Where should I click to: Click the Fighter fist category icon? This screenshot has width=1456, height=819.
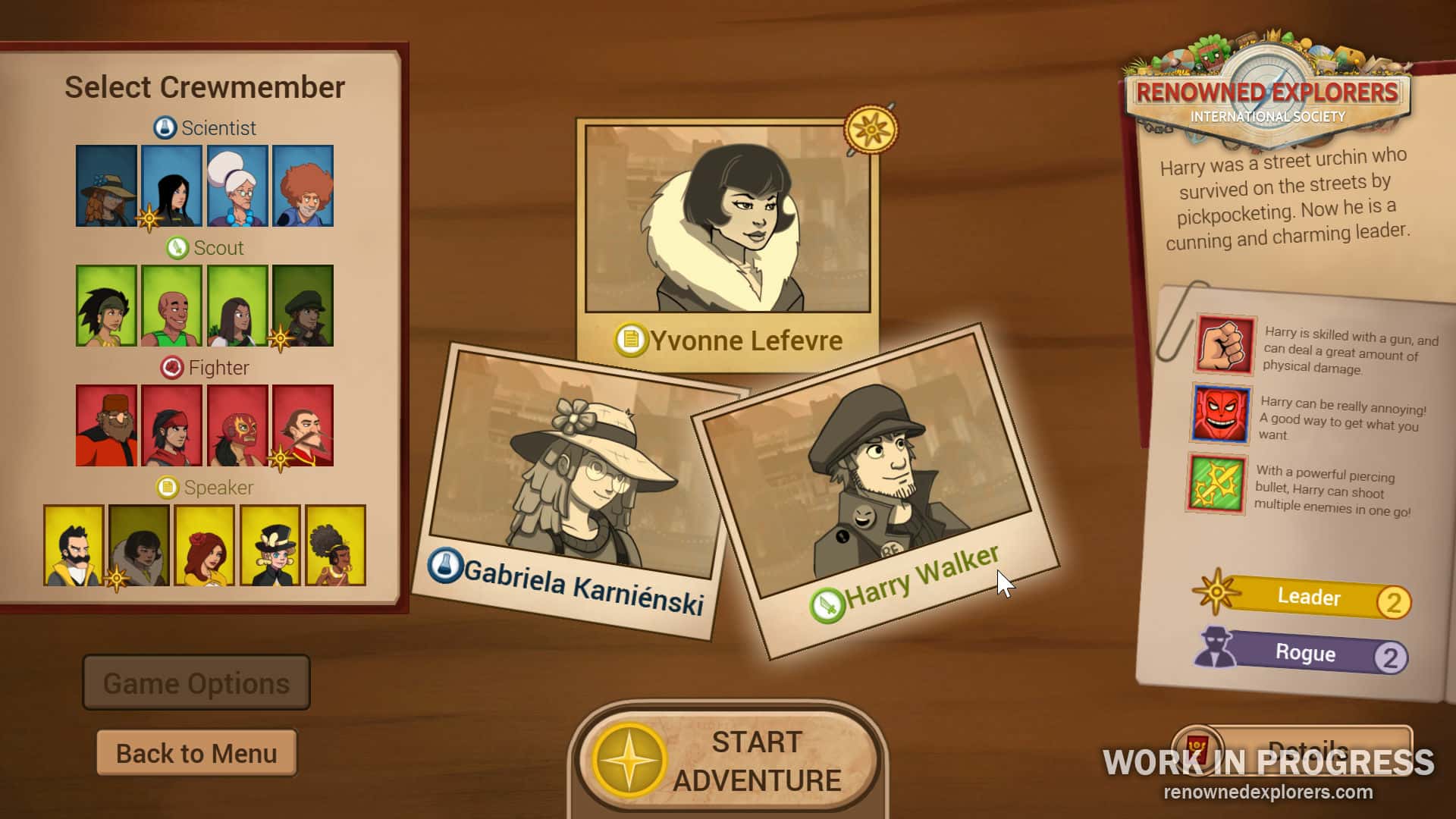tap(171, 369)
